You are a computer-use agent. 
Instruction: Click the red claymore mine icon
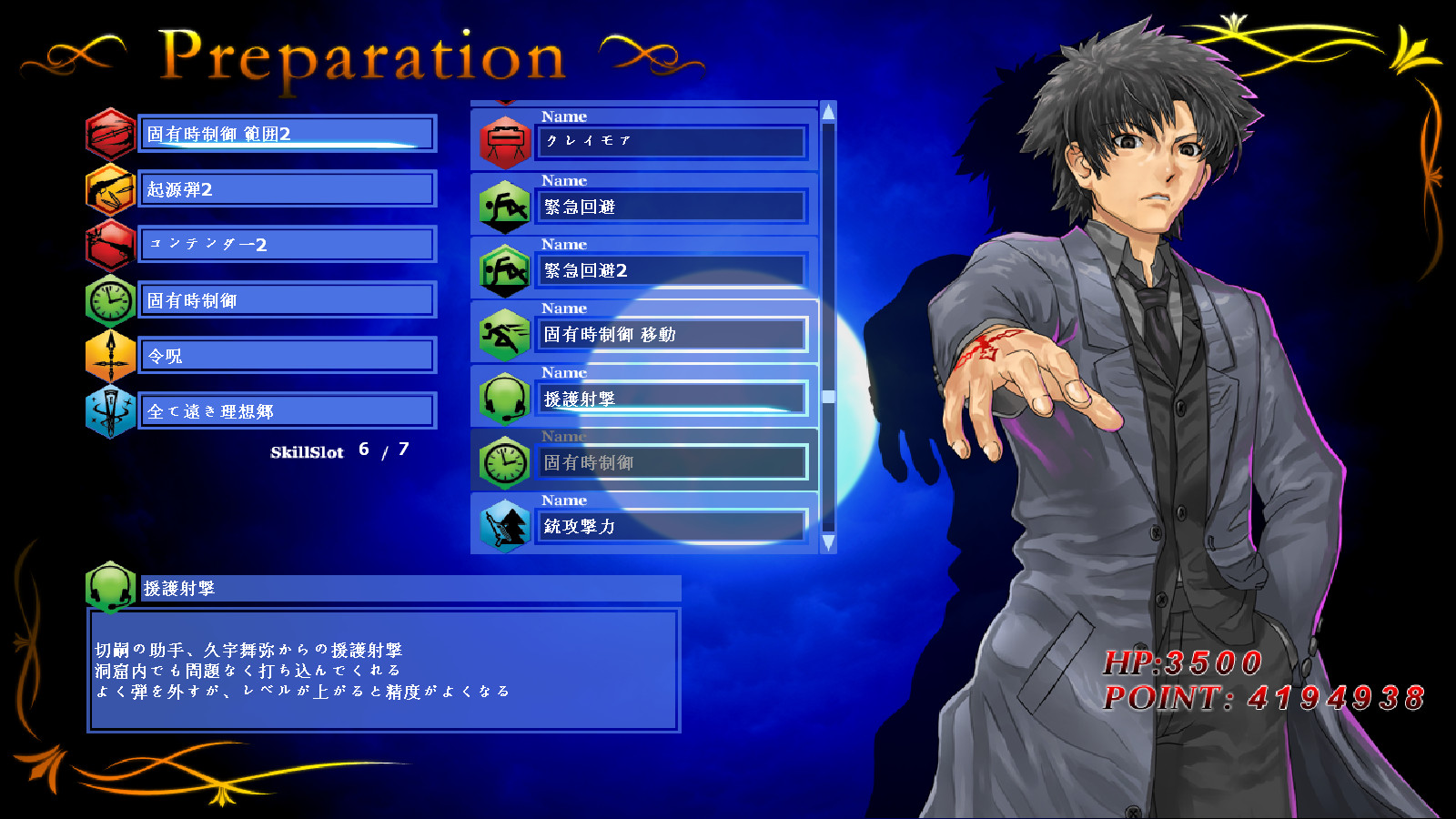505,142
